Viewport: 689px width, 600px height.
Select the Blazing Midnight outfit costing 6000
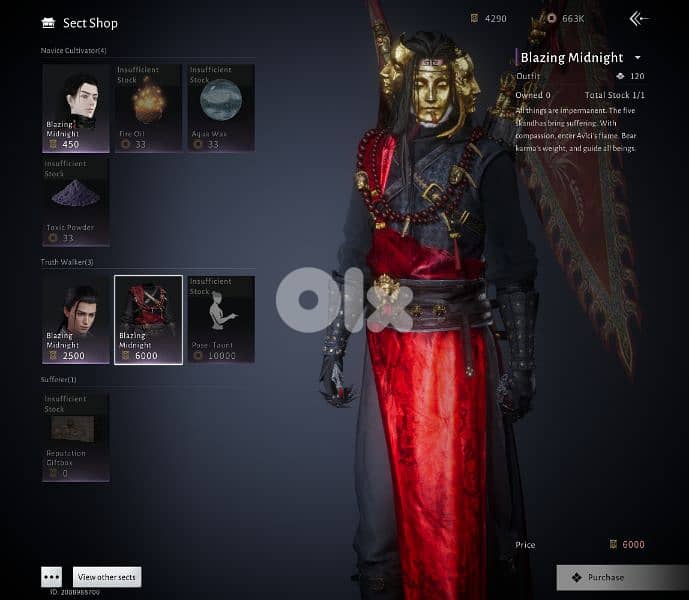[x=148, y=319]
